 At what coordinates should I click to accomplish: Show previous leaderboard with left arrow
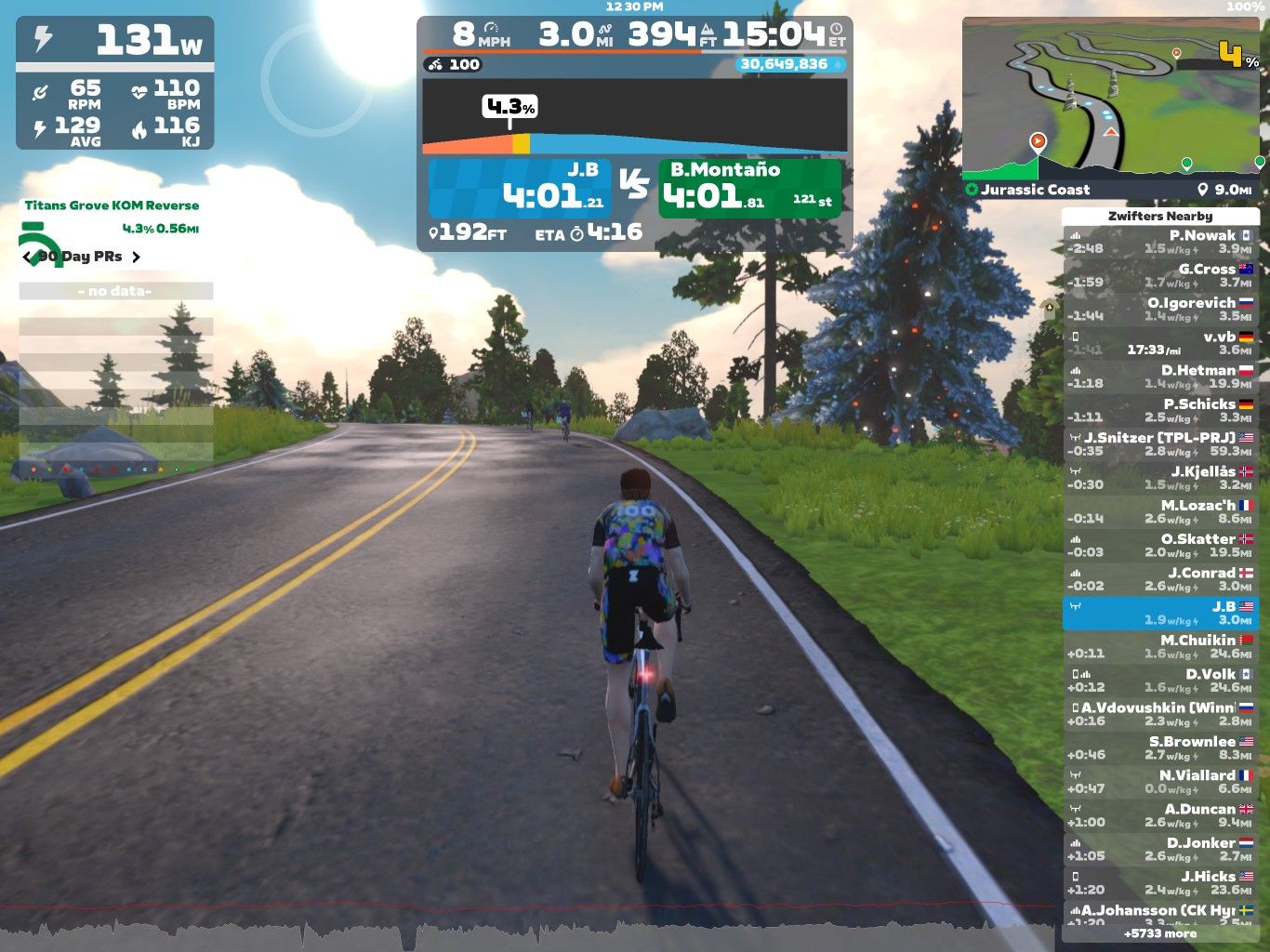pyautogui.click(x=27, y=257)
